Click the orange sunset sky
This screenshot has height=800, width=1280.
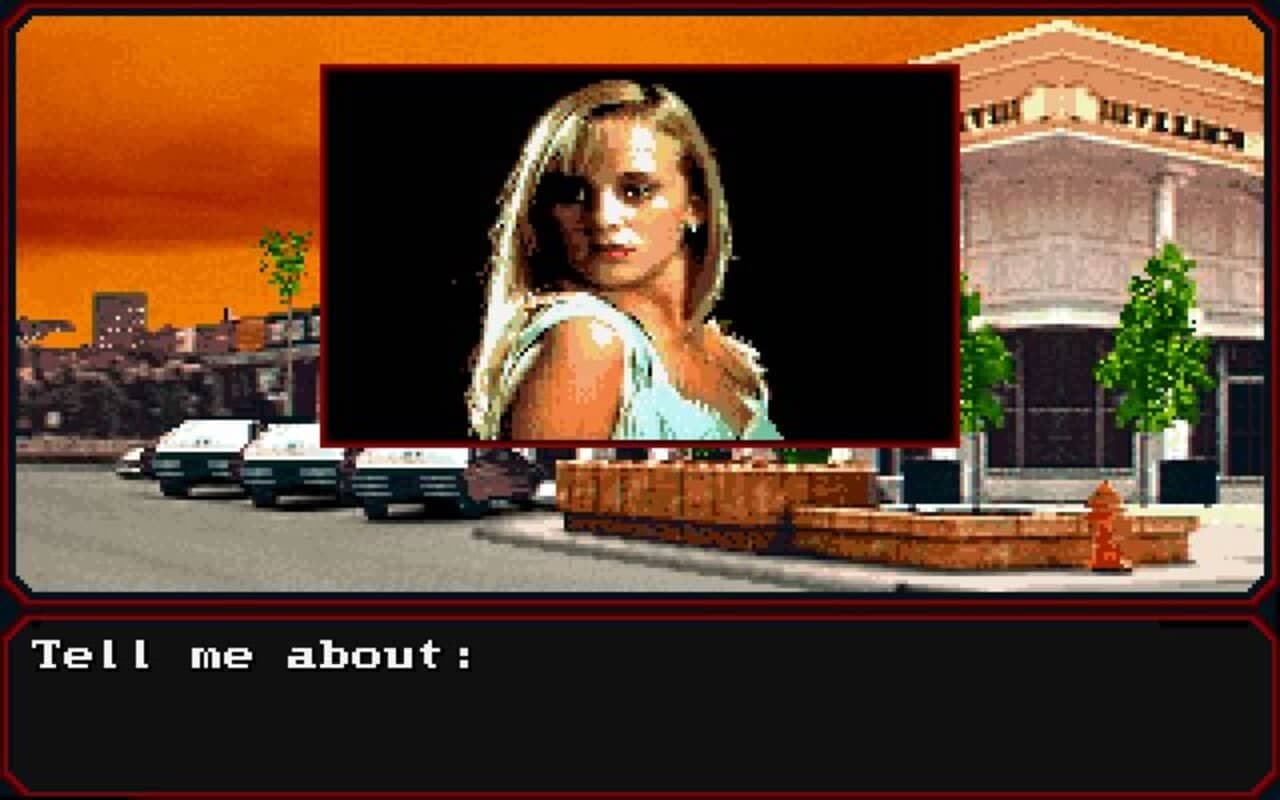click(150, 150)
